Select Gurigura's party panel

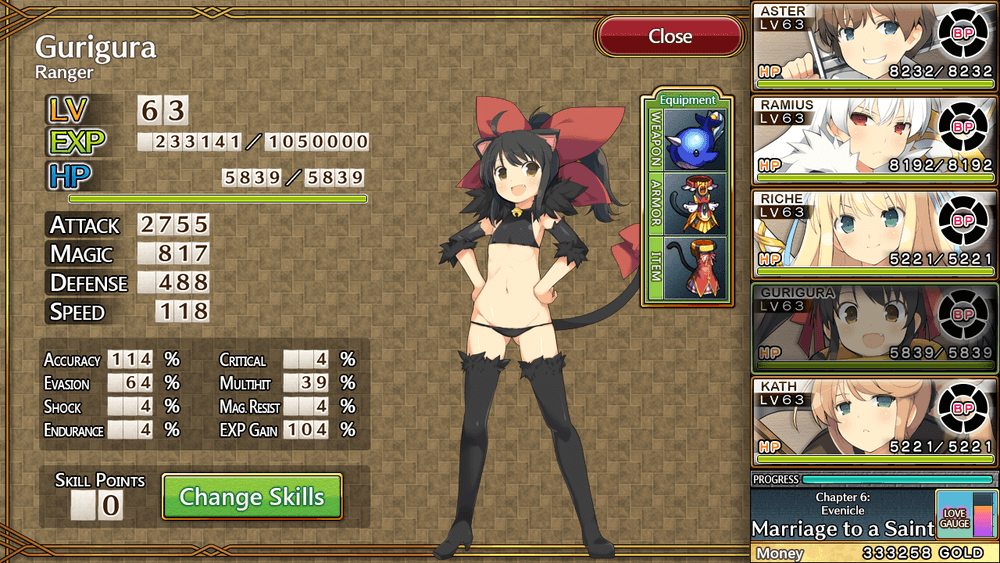(873, 327)
